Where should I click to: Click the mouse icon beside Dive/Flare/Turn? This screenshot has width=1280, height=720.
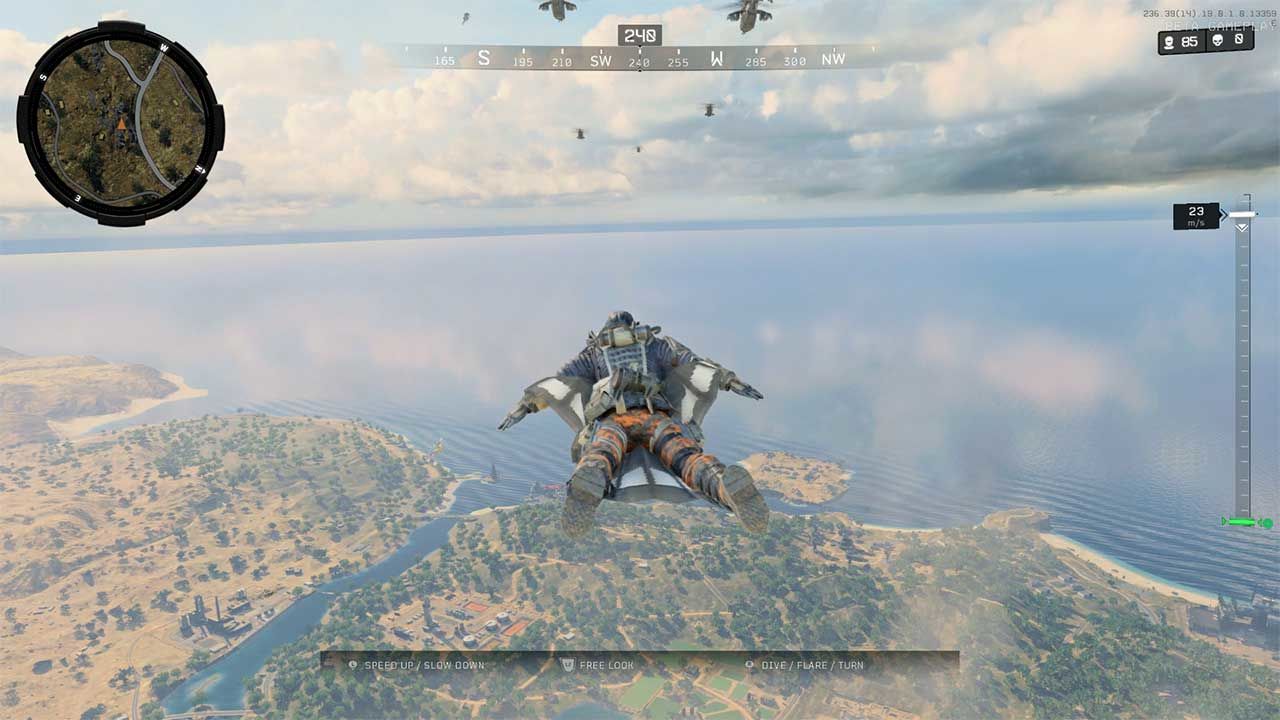750,665
